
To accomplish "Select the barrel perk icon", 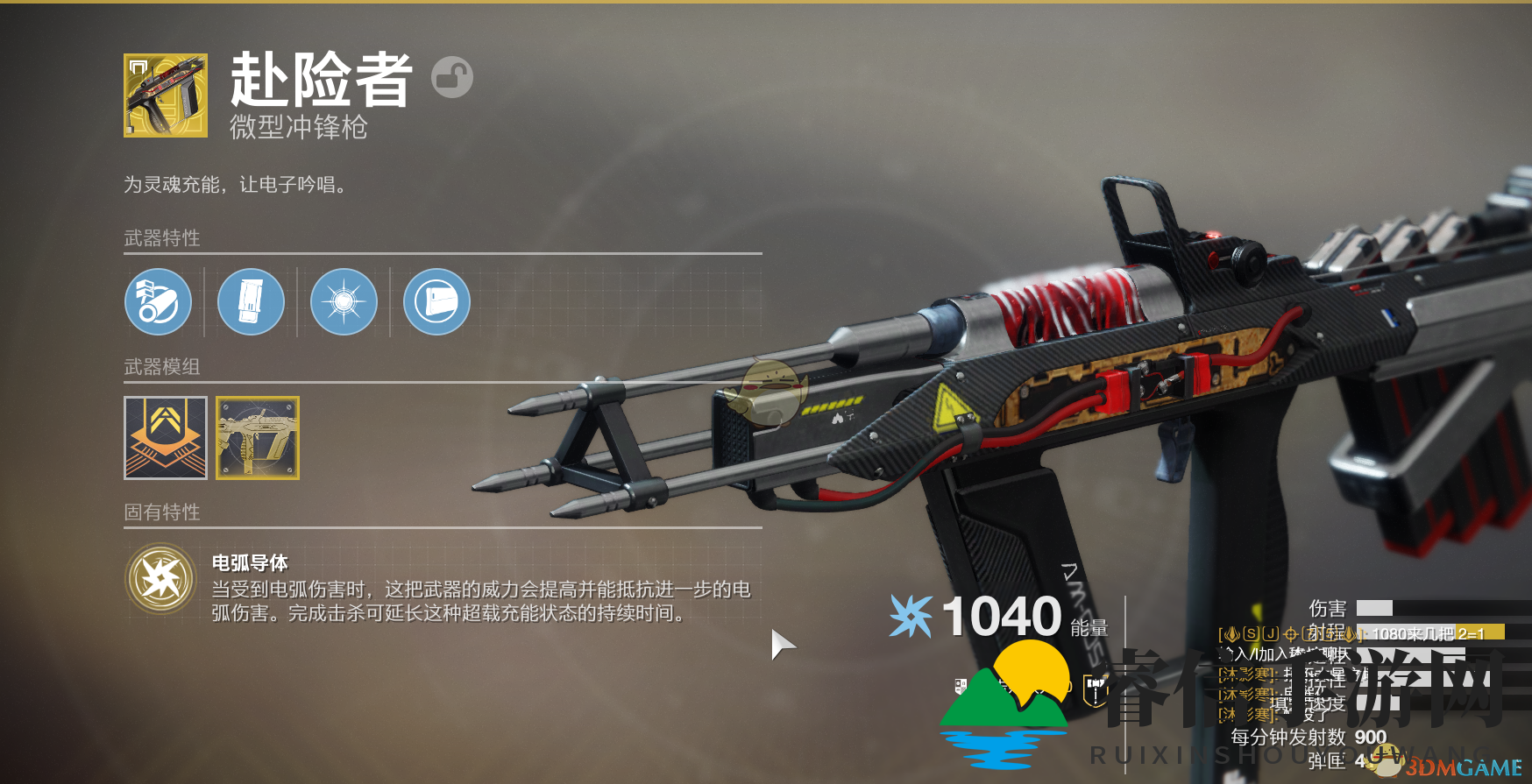I will tap(158, 302).
